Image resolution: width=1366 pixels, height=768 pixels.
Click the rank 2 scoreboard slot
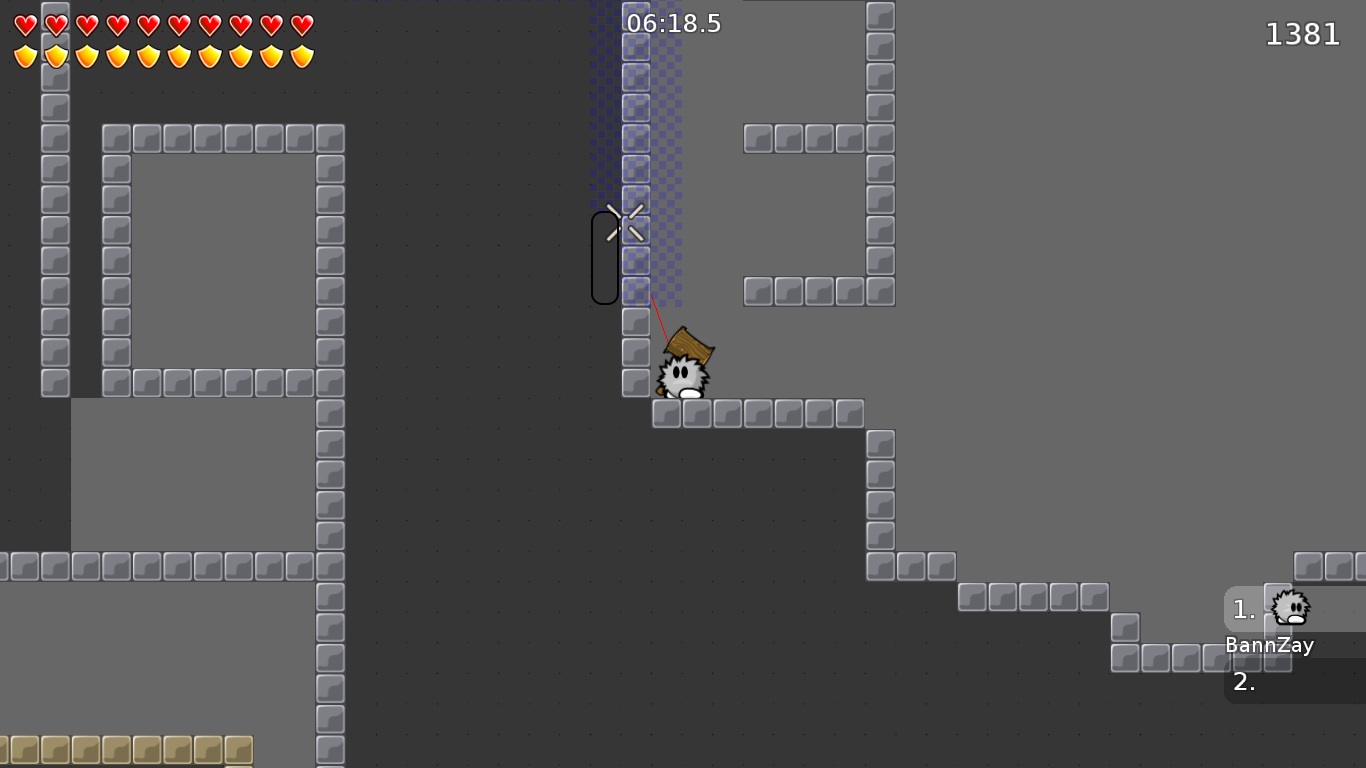[1243, 684]
